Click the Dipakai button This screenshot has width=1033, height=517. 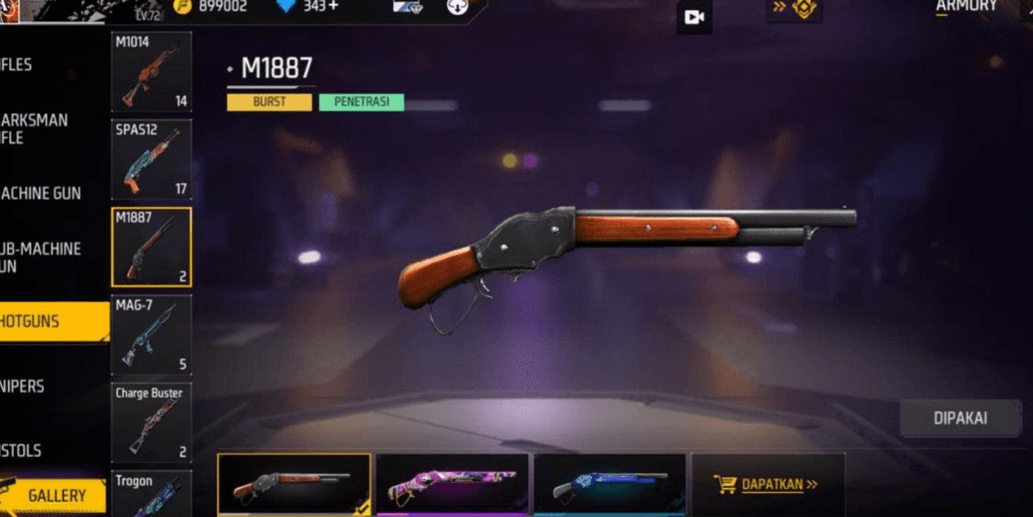960,418
